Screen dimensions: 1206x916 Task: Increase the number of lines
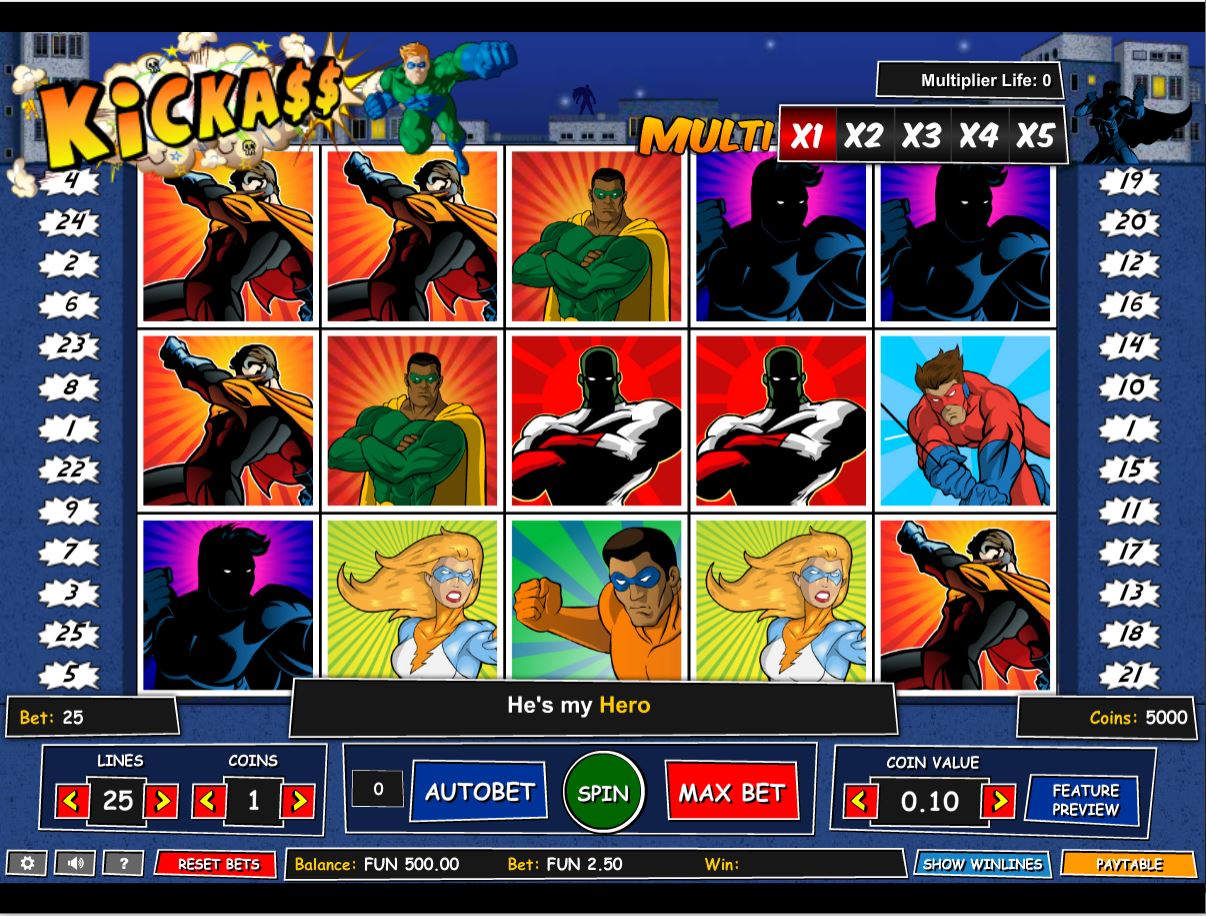tap(161, 801)
